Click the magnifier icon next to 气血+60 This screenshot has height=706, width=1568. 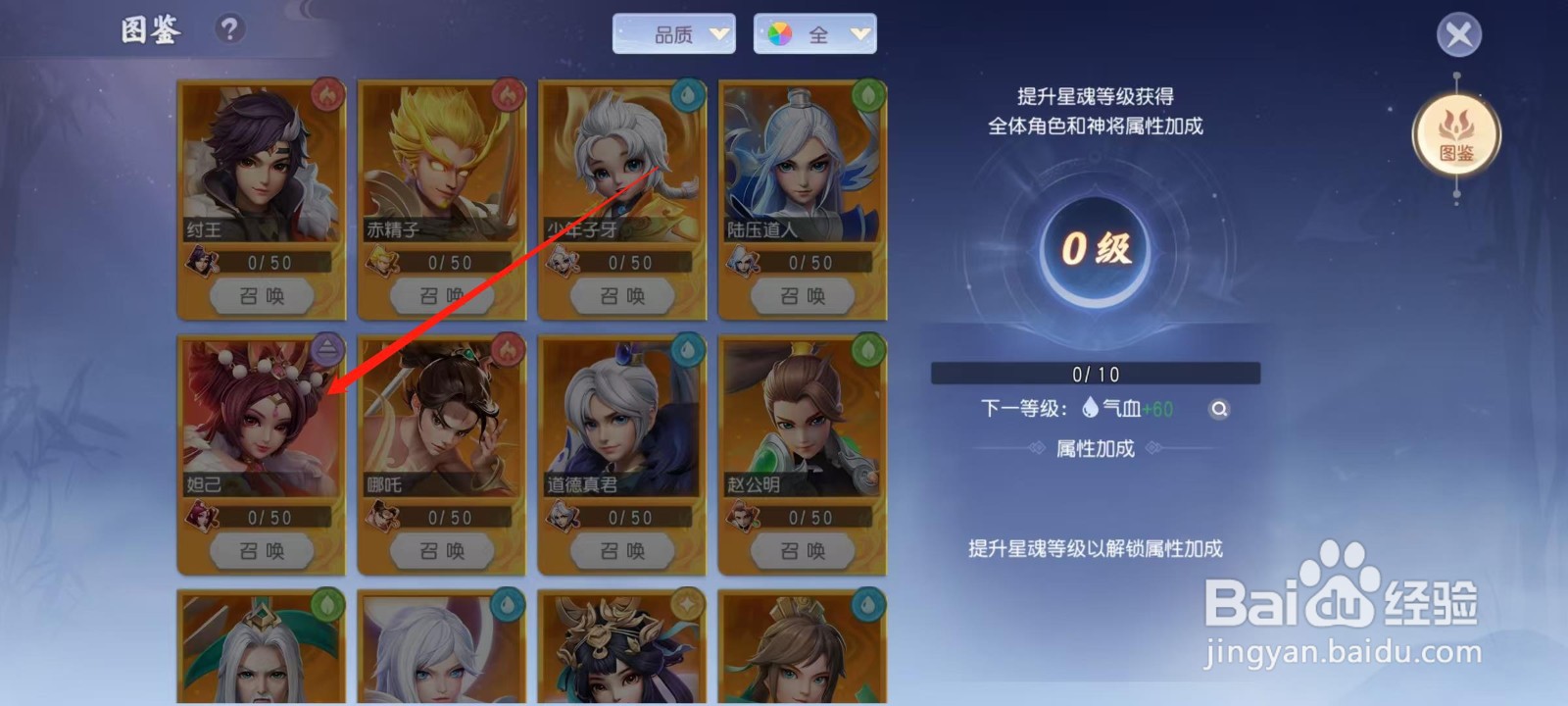[x=1217, y=409]
